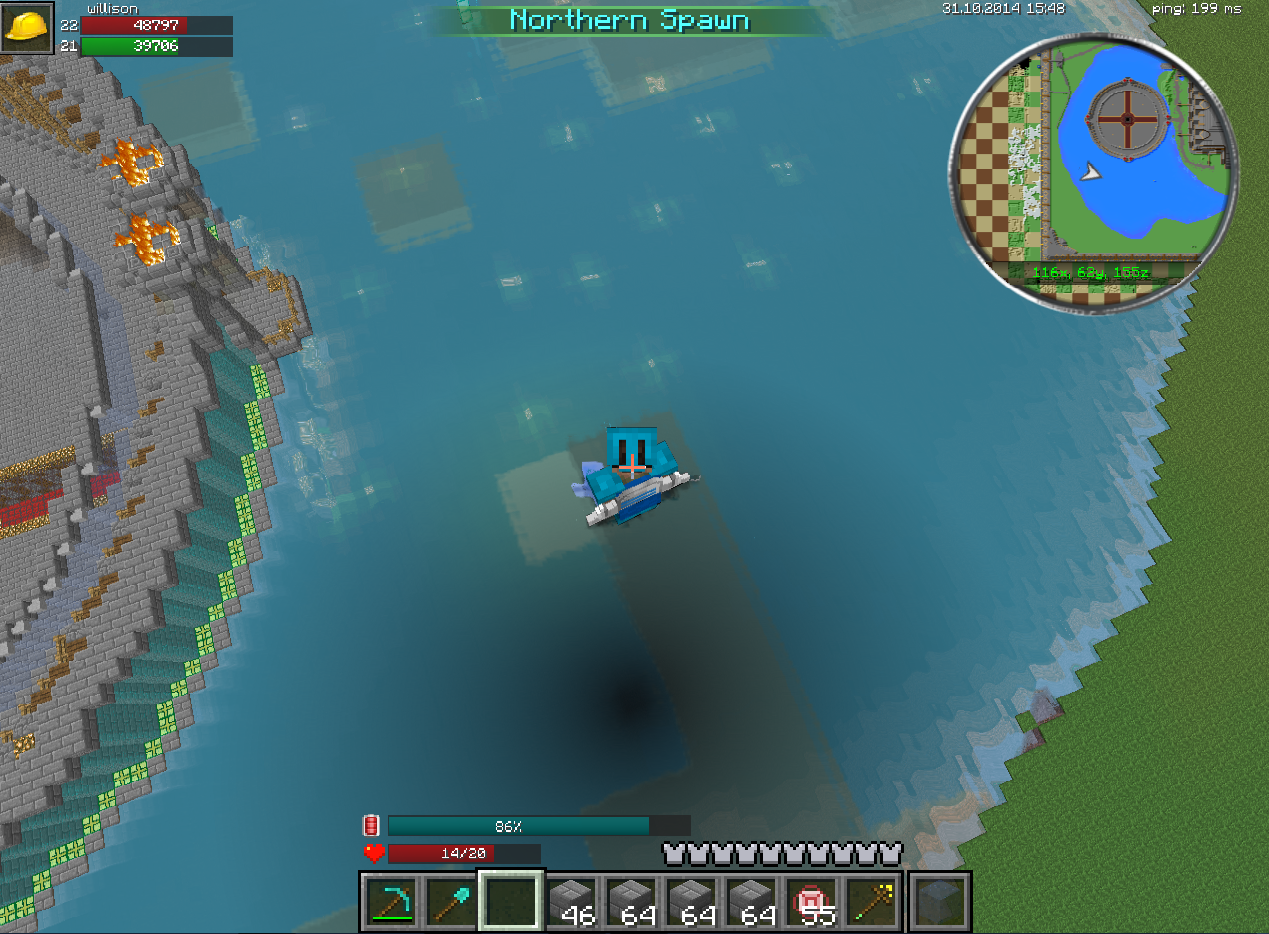Click the extra slot right of hotbar
The height and width of the screenshot is (934, 1269).
[x=940, y=901]
